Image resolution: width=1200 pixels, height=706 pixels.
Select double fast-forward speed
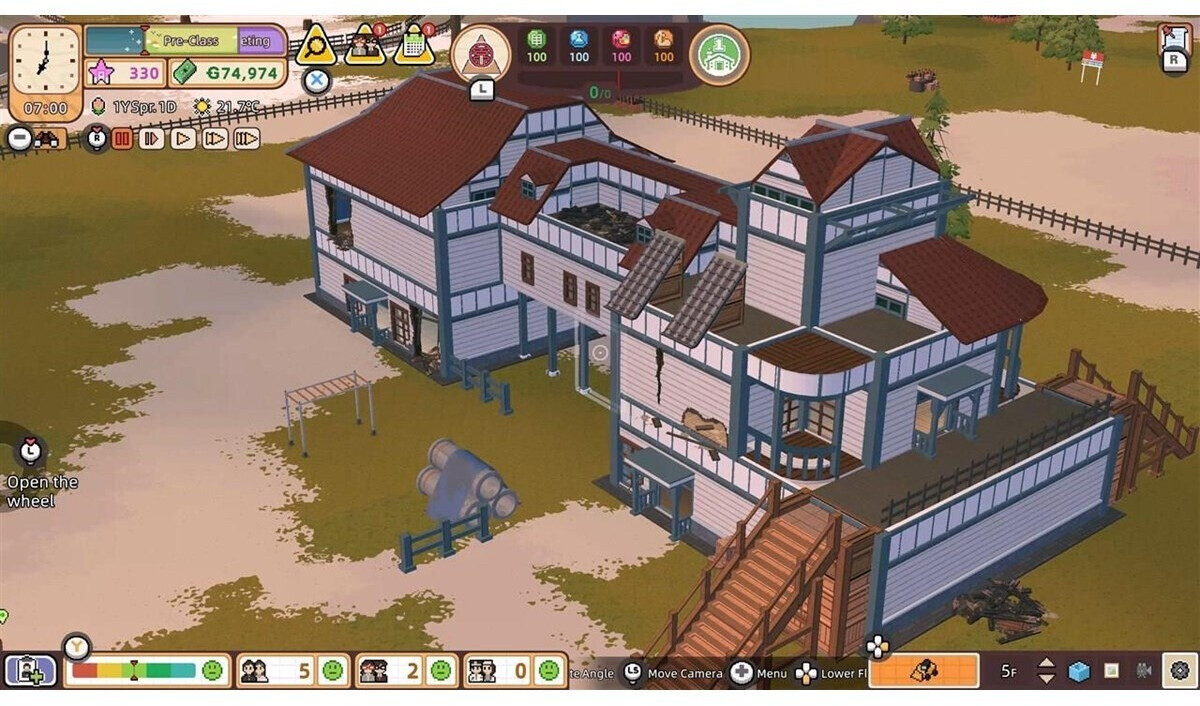(215, 139)
